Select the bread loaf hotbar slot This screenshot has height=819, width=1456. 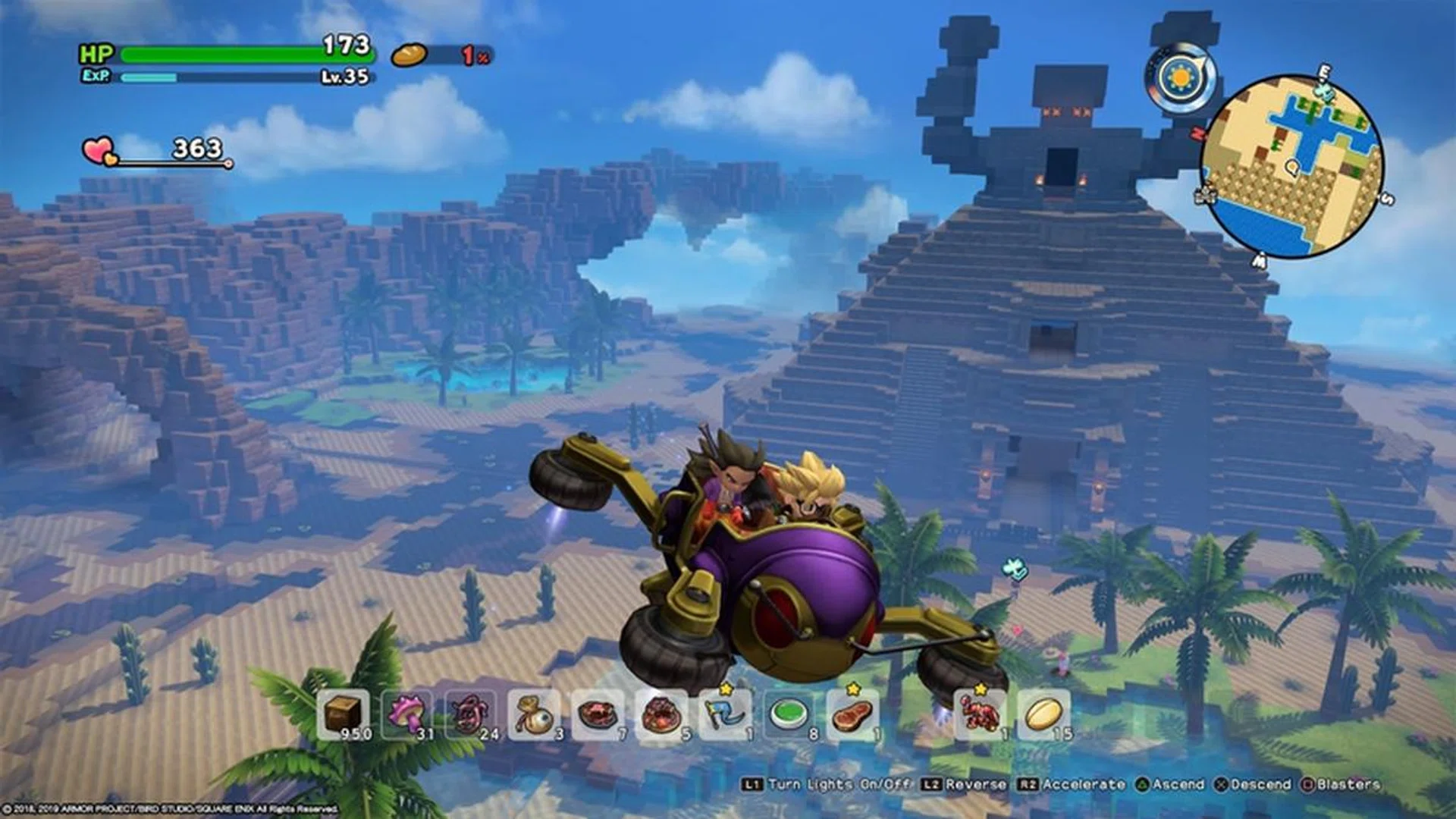pos(1043,714)
